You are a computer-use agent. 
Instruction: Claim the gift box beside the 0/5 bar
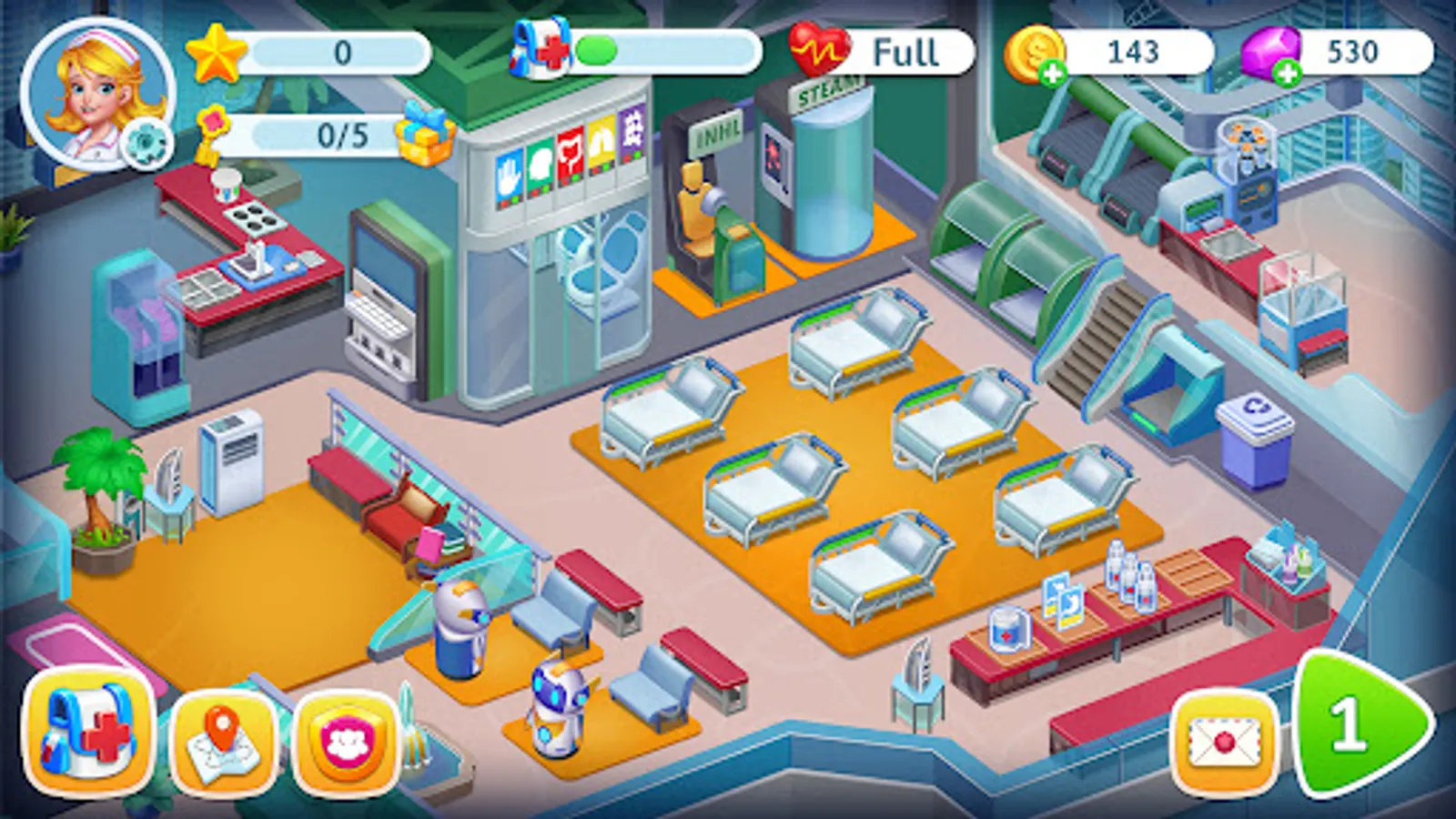tap(424, 138)
